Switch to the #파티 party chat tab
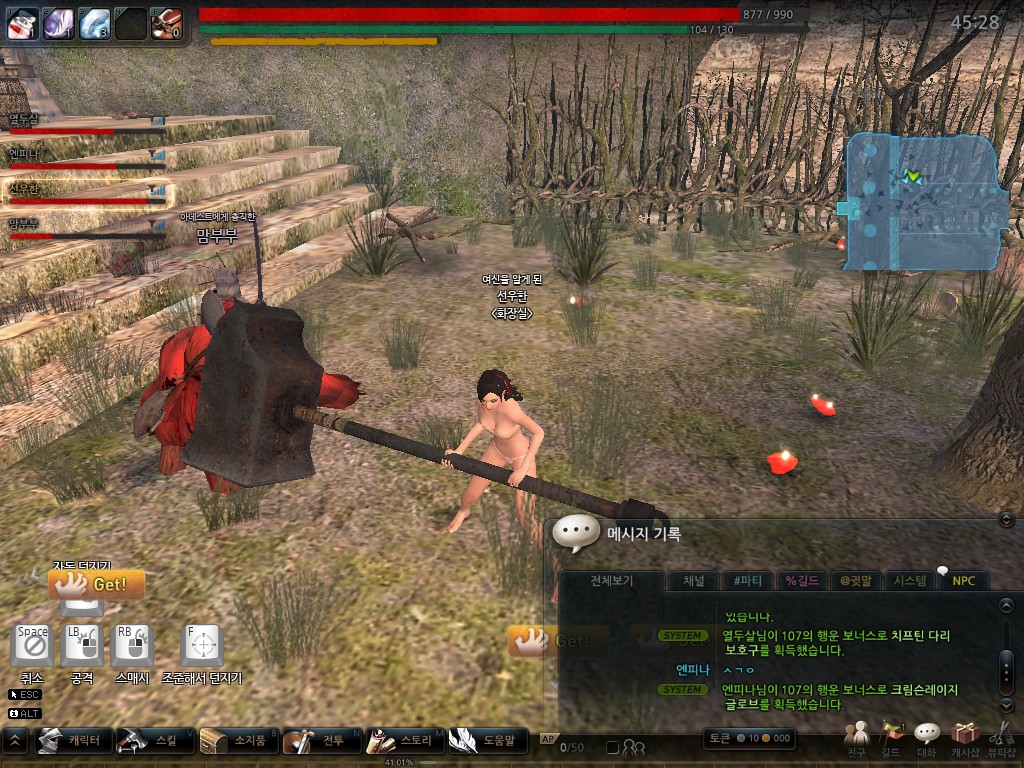The width and height of the screenshot is (1024, 768). coord(748,581)
